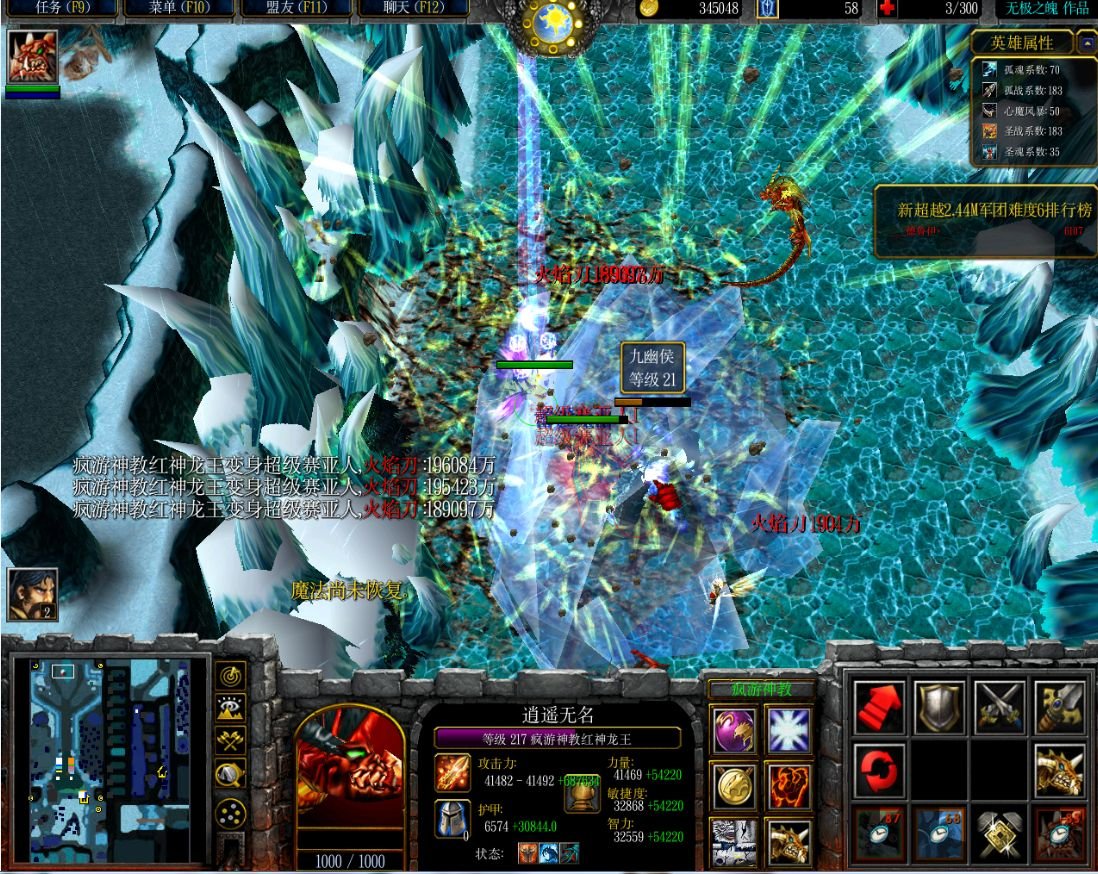Open the 任务 (F9) quests menu
This screenshot has height=874, width=1098.
point(59,9)
